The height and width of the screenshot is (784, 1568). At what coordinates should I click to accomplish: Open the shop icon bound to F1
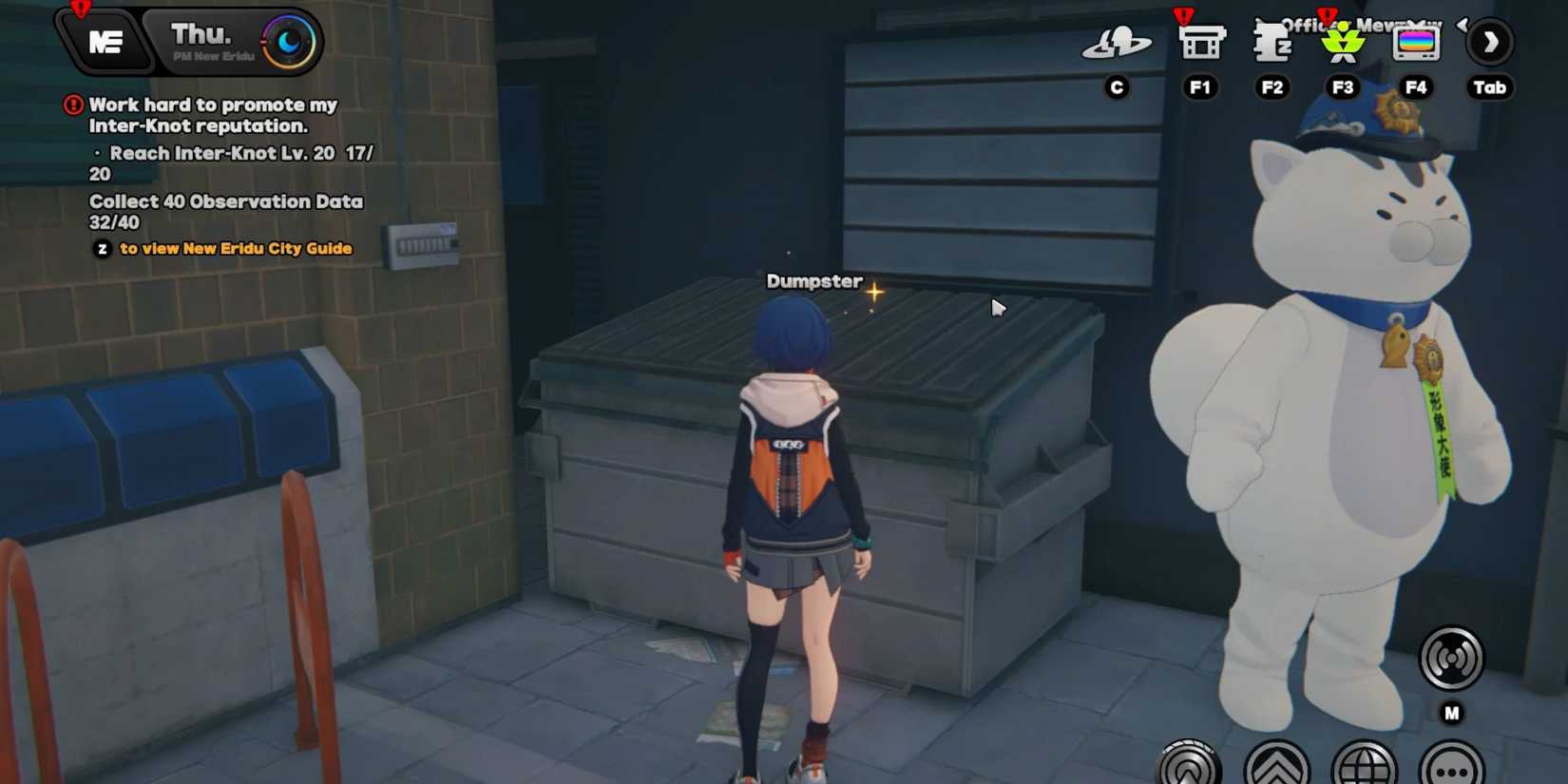tap(1199, 43)
